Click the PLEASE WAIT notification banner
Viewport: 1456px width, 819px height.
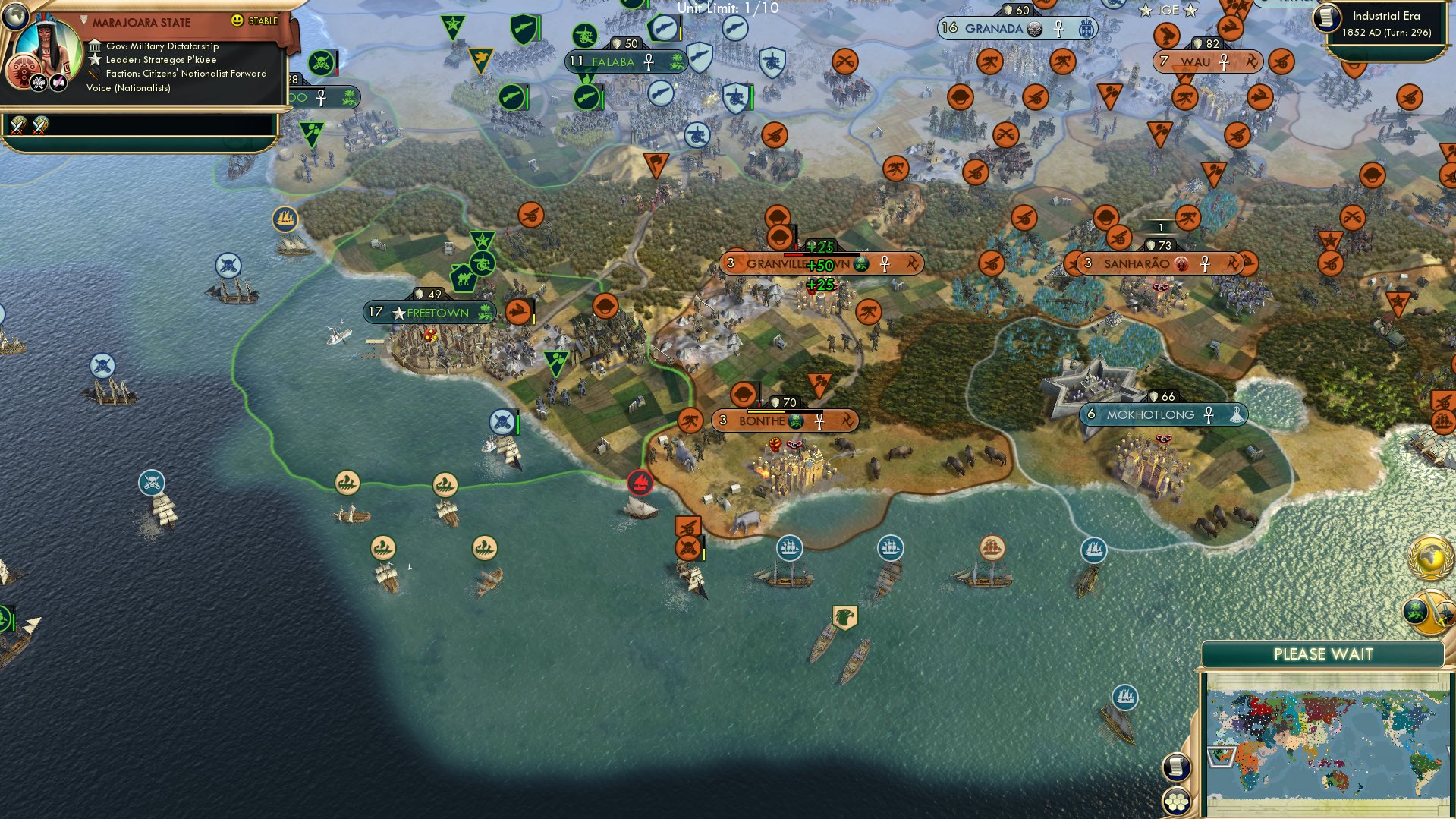click(1324, 654)
